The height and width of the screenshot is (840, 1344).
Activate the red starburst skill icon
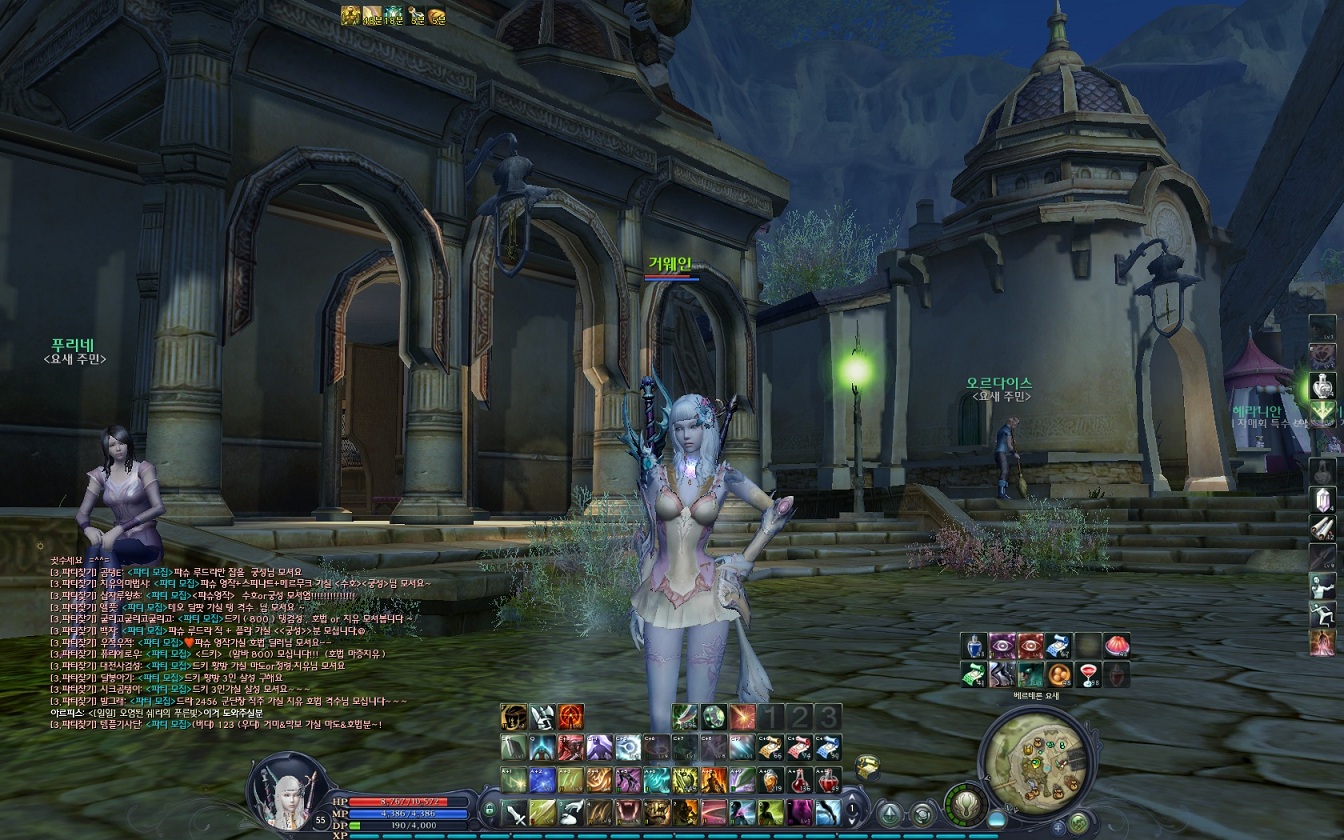(742, 716)
